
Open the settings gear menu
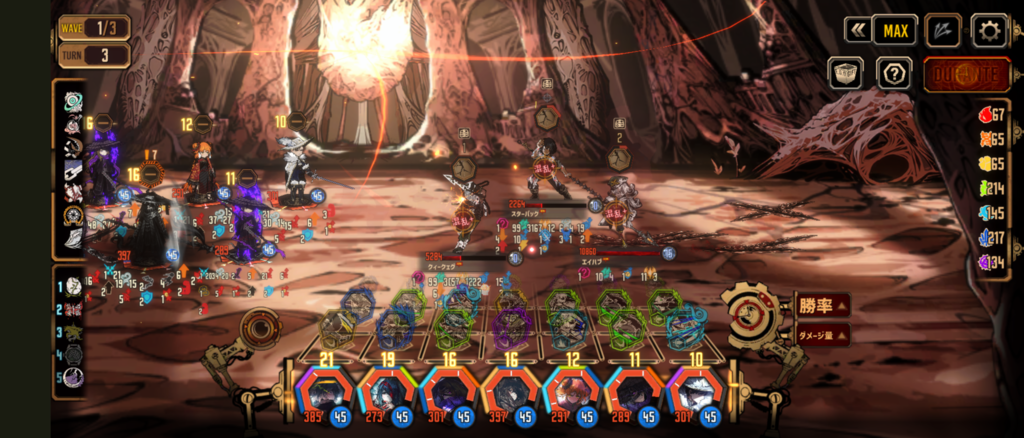pos(989,30)
